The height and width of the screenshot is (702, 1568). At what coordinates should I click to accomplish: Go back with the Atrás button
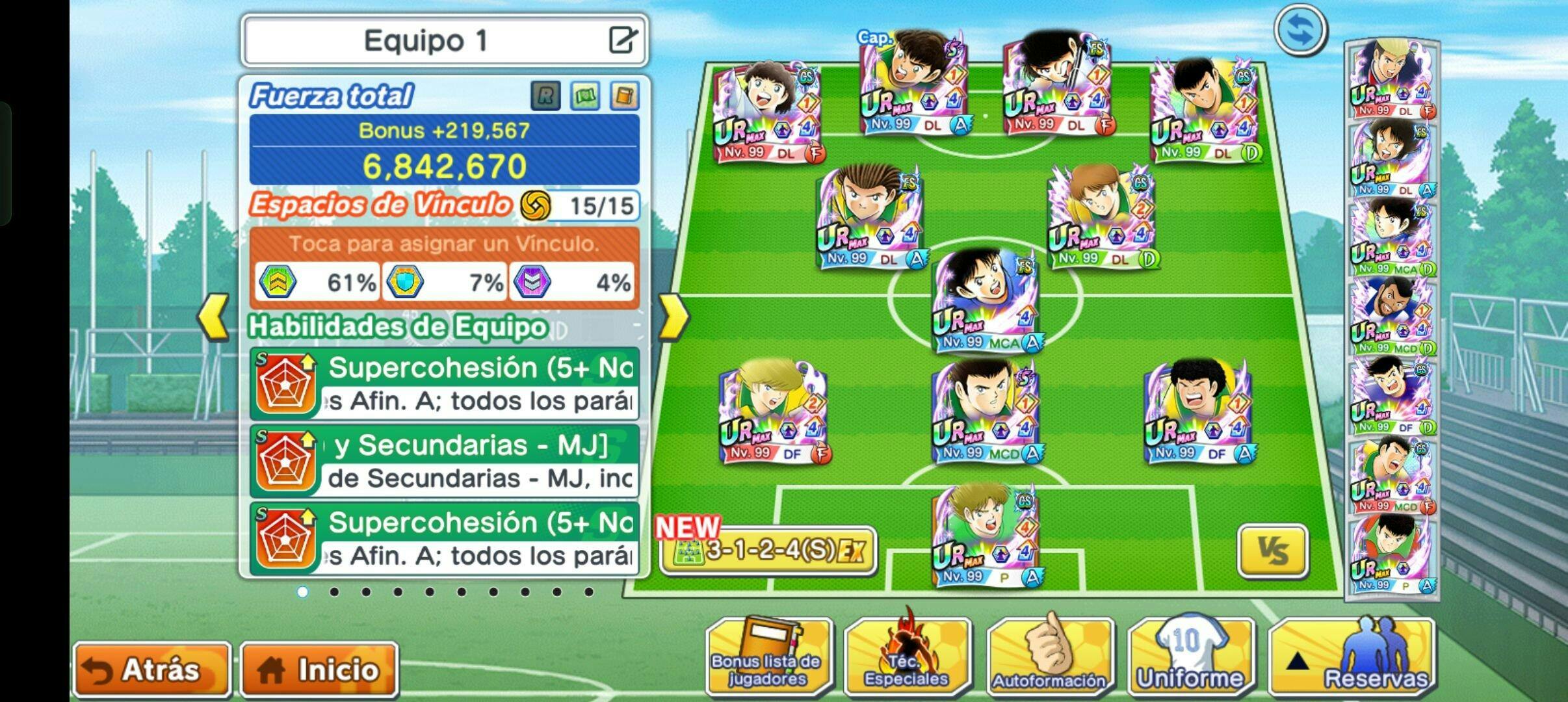pyautogui.click(x=152, y=669)
